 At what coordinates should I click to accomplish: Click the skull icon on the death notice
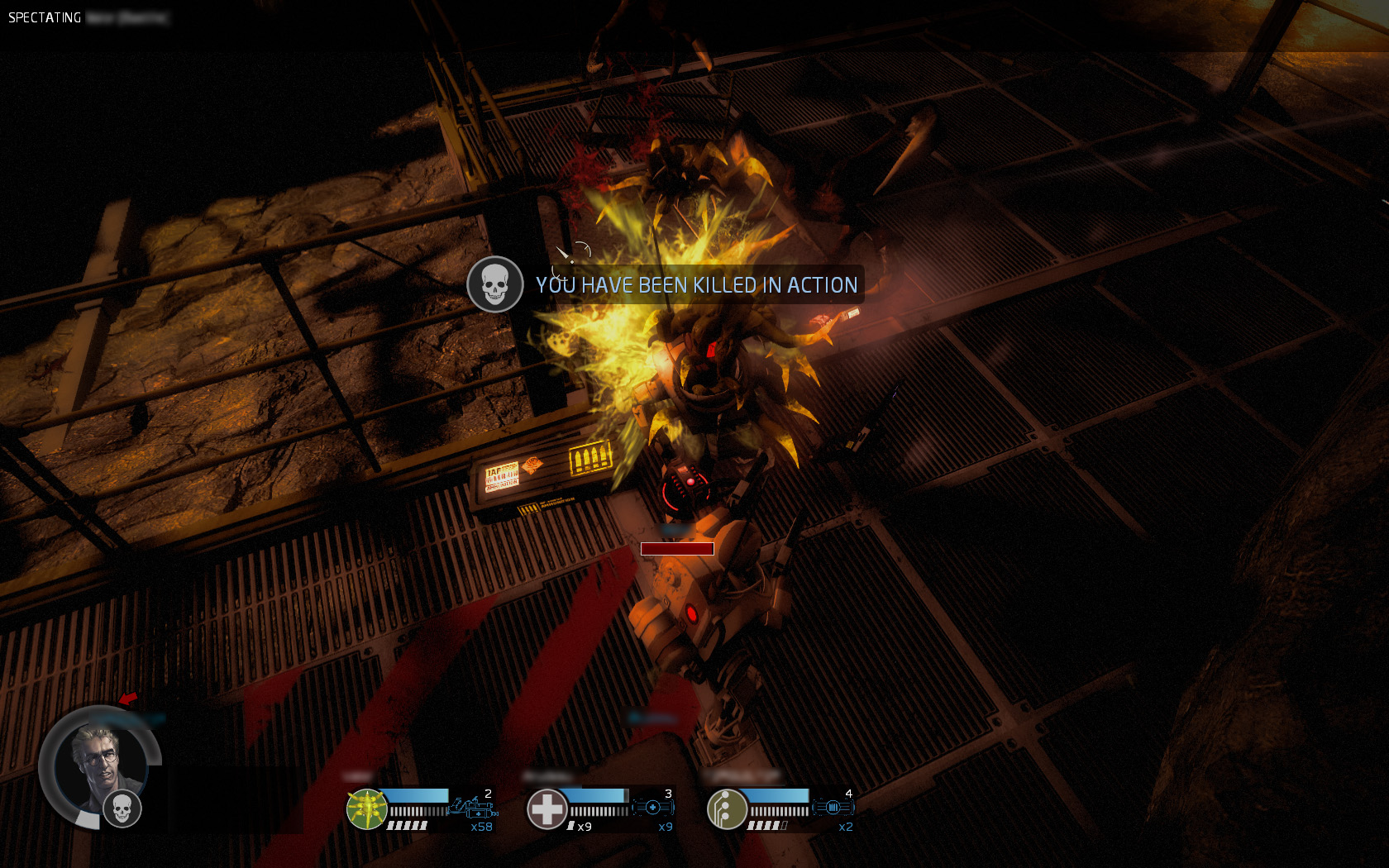[x=494, y=284]
